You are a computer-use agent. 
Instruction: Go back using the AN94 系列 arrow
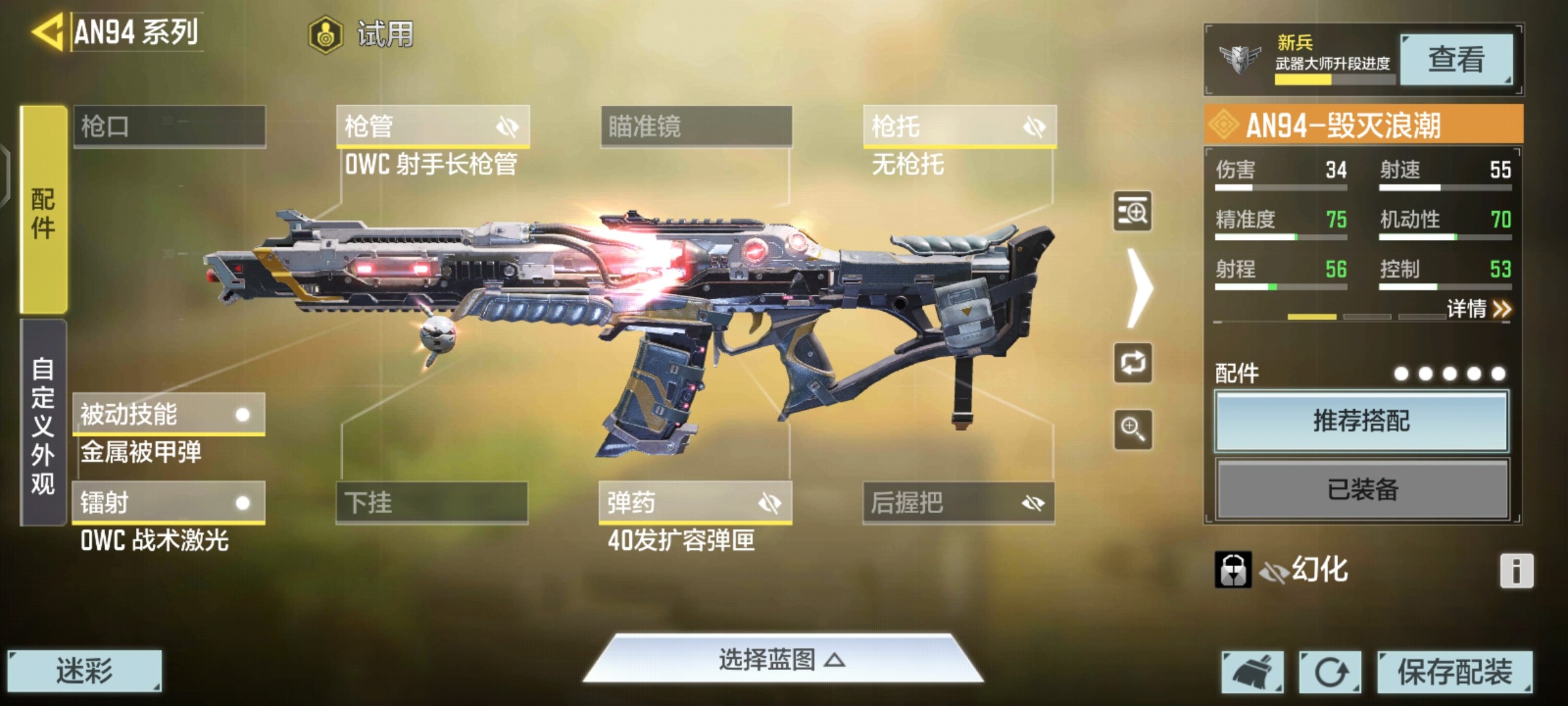[x=47, y=32]
